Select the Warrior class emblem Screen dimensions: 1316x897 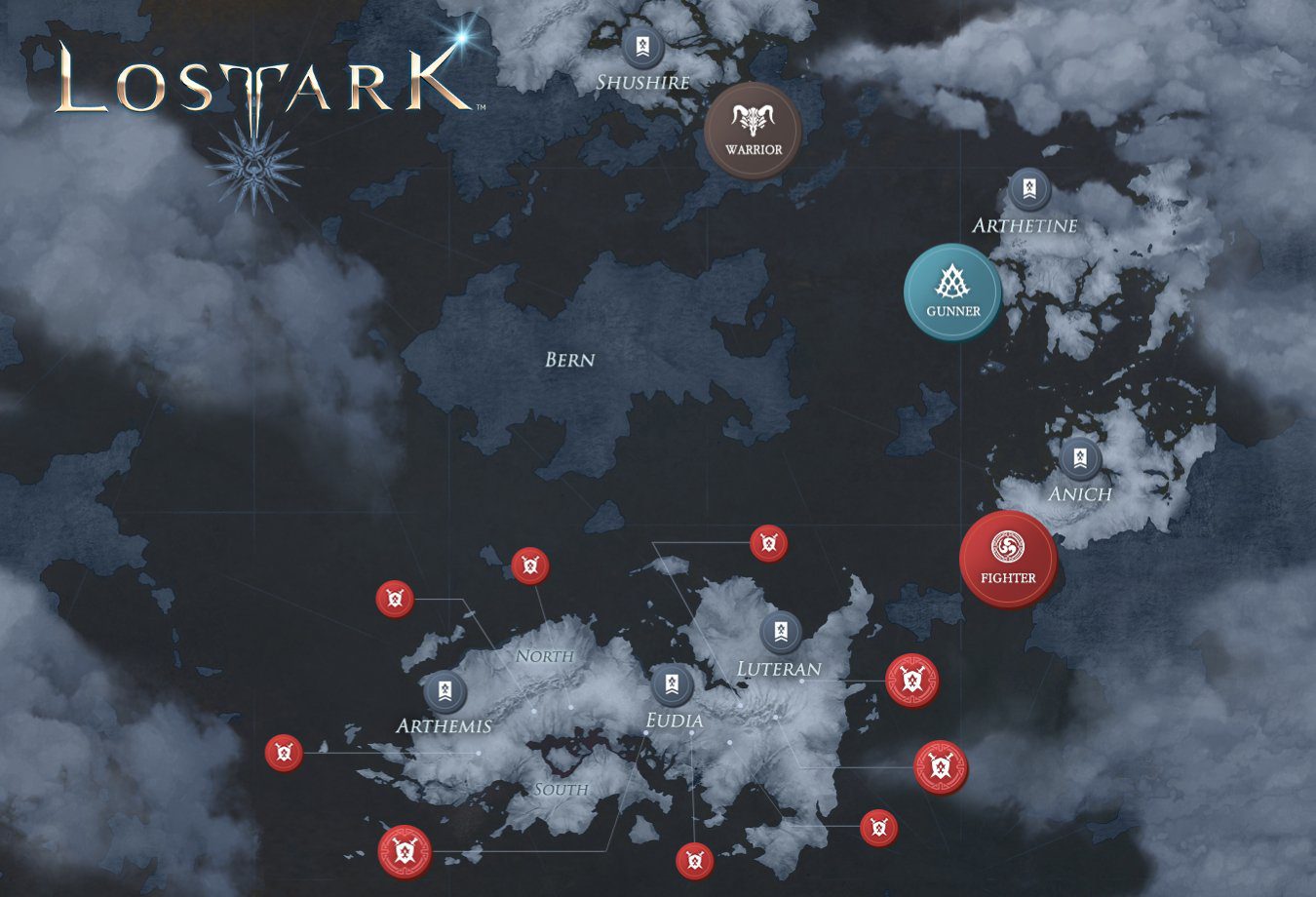[x=753, y=129]
